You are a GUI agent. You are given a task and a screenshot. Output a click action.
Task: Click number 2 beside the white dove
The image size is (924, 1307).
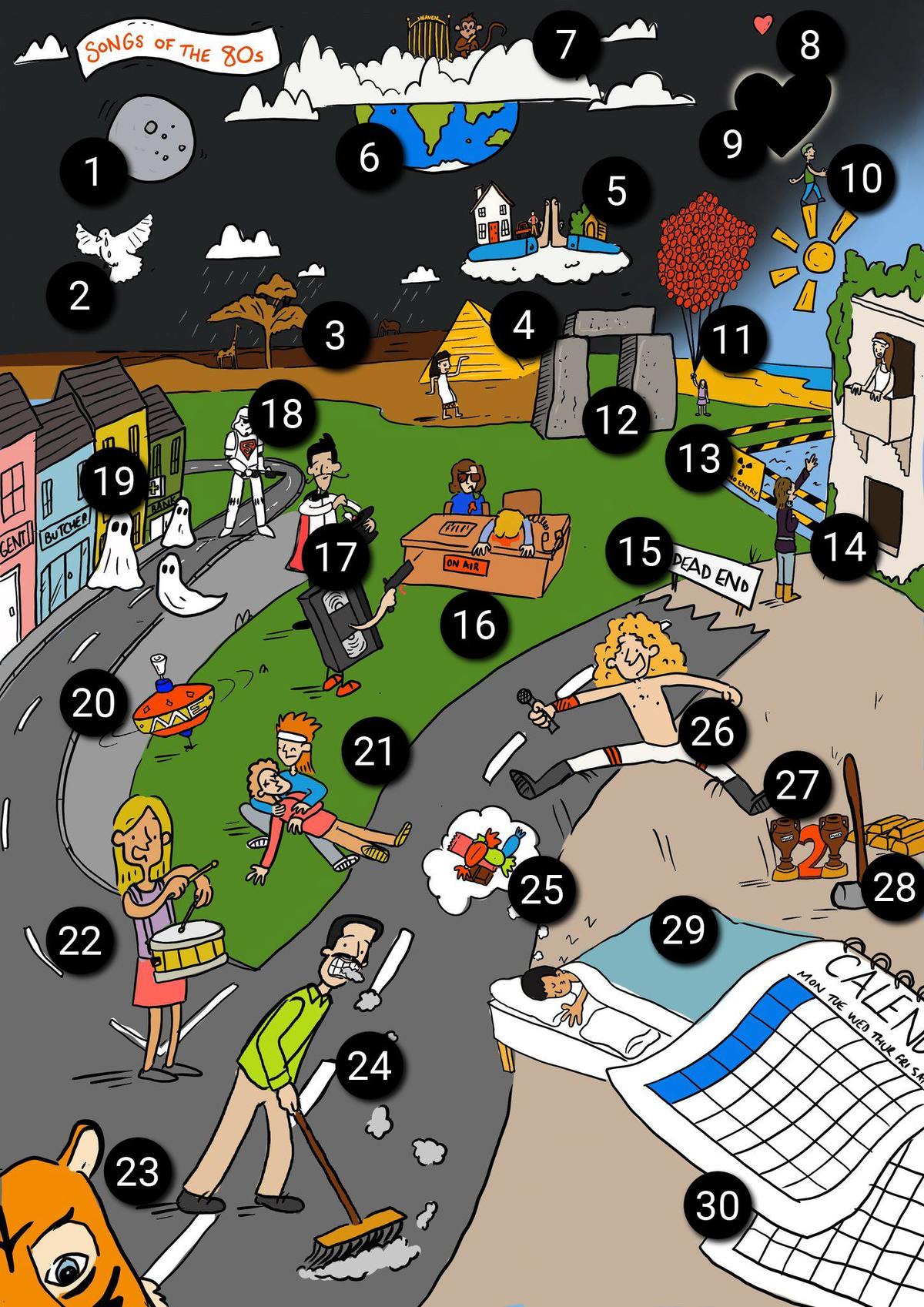coord(79,296)
